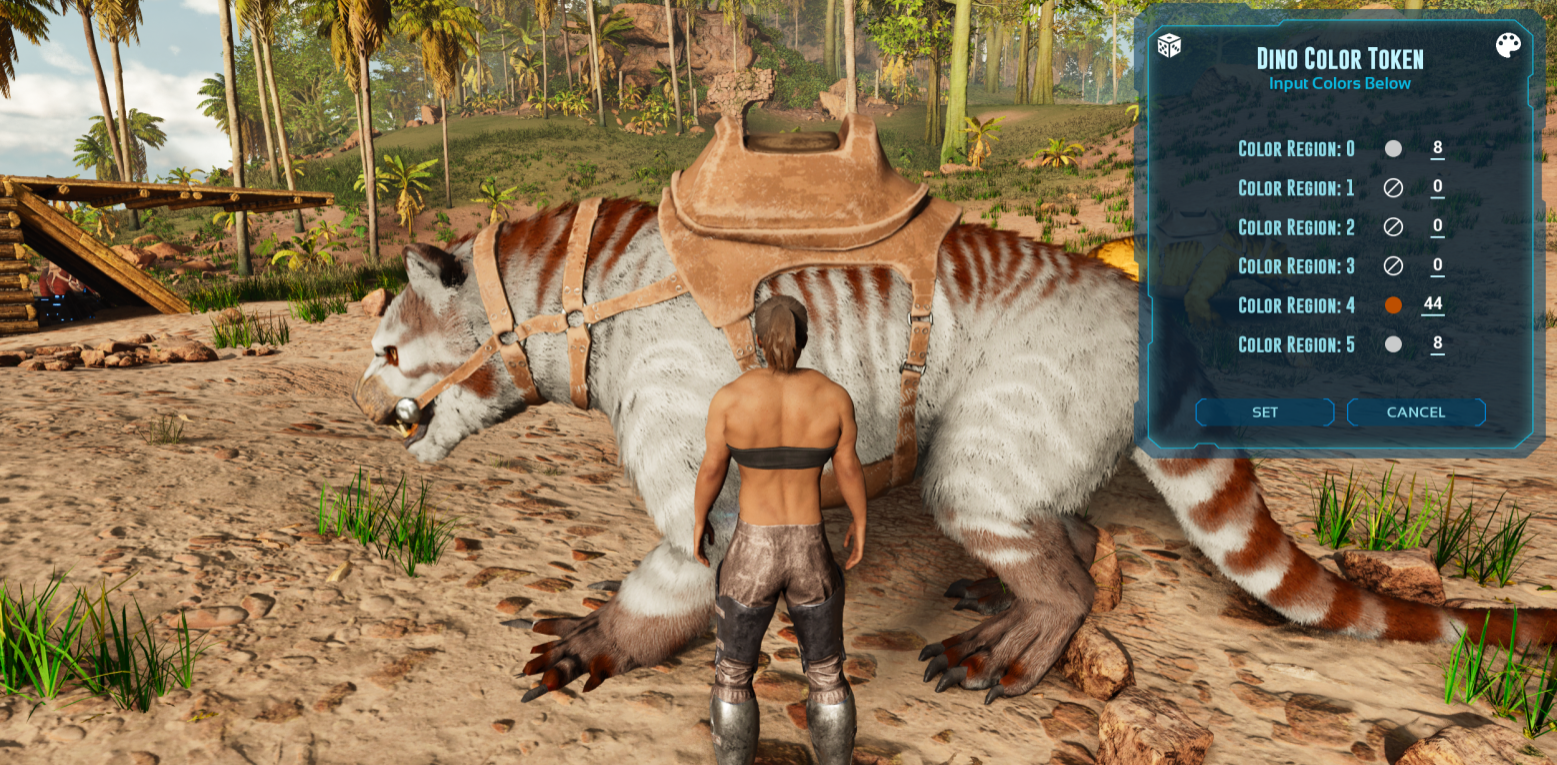Focus the Color Region 2 input field
This screenshot has height=765, width=1557.
tap(1437, 226)
